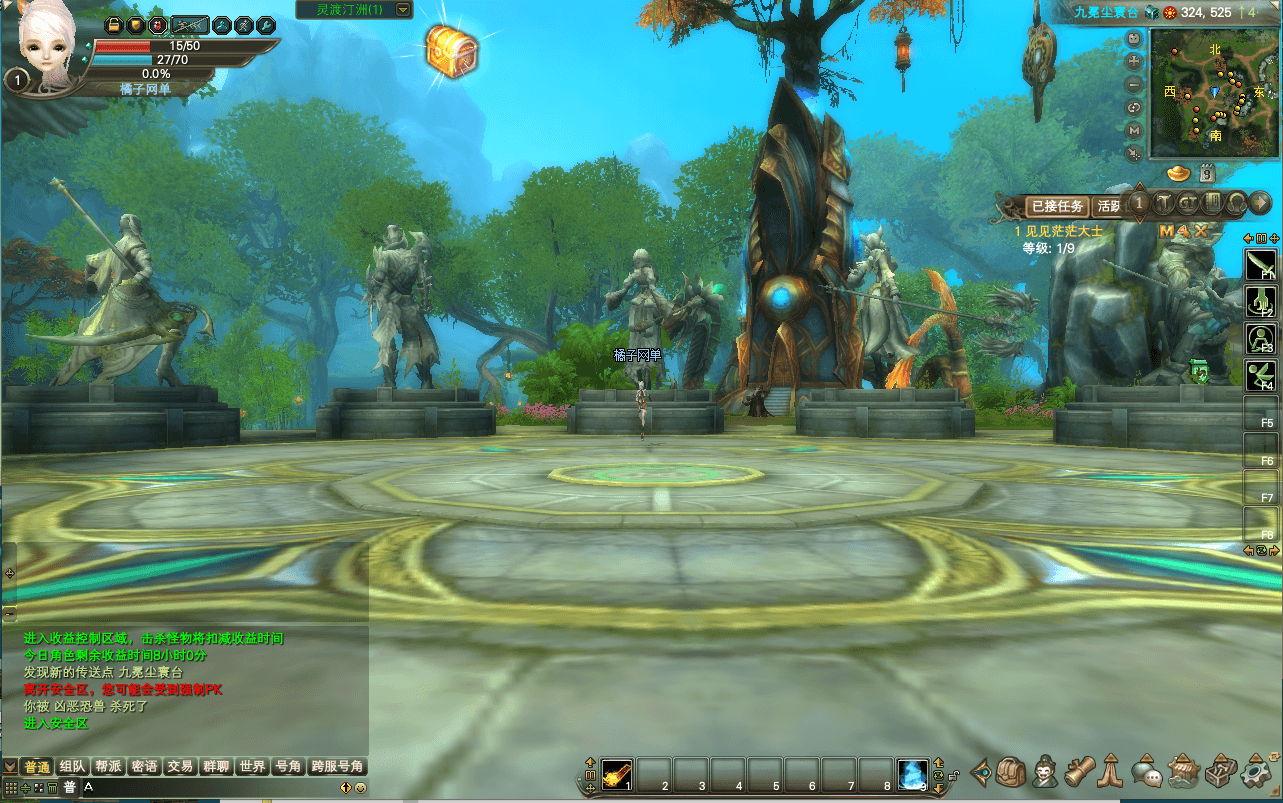Screen dimensions: 1283x803
Task: Switch chat to the 世界 world channel tab
Action: [x=252, y=767]
